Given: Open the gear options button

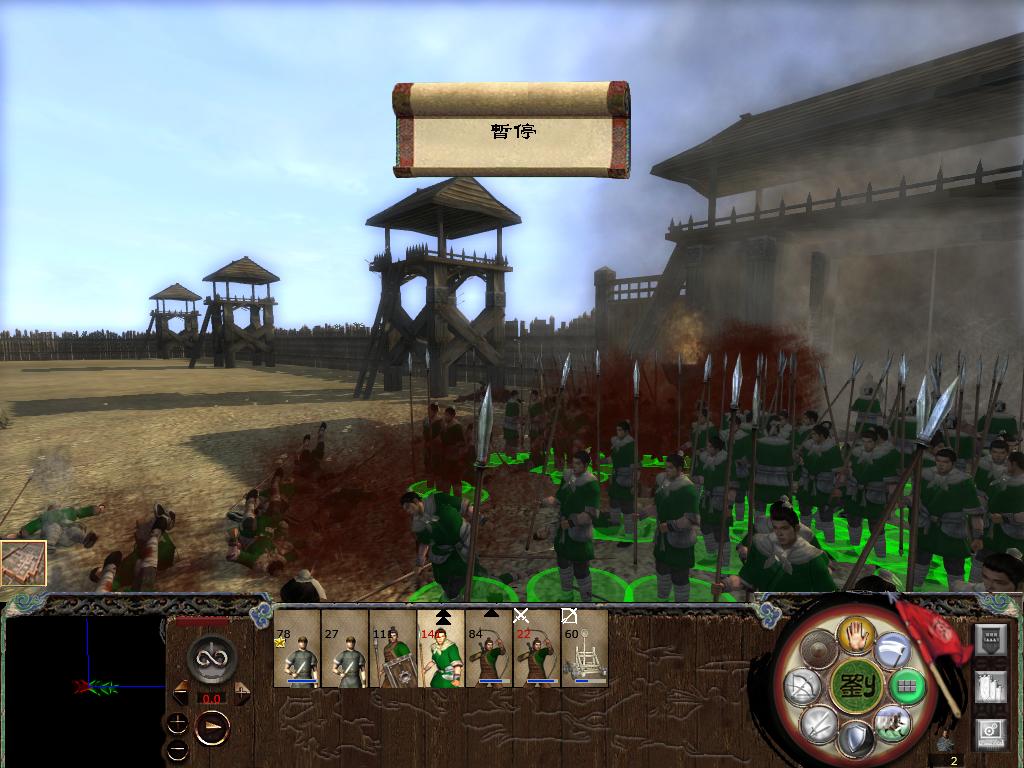Looking at the screenshot, I should pyautogui.click(x=989, y=731).
